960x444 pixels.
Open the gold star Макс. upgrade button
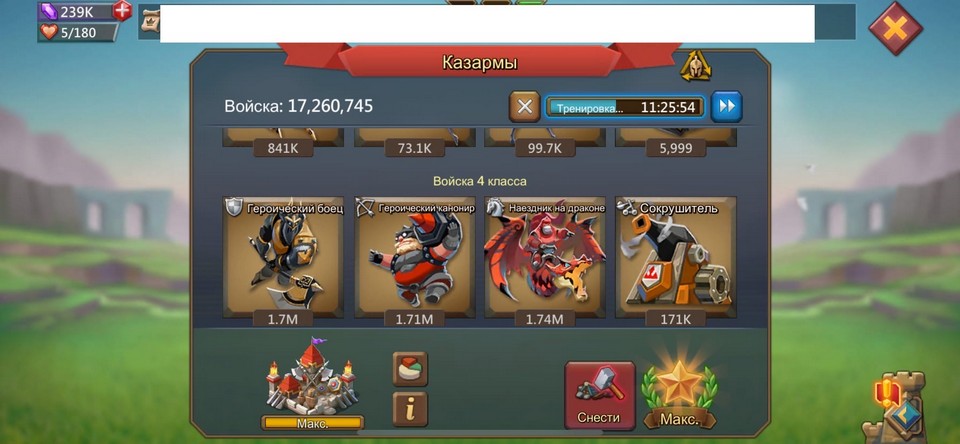(679, 395)
